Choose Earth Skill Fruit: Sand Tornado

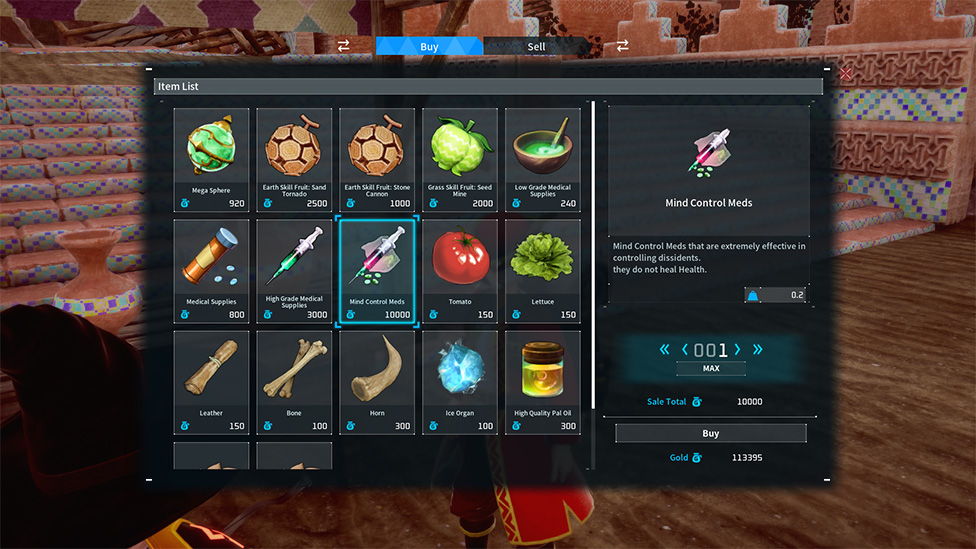[x=294, y=160]
